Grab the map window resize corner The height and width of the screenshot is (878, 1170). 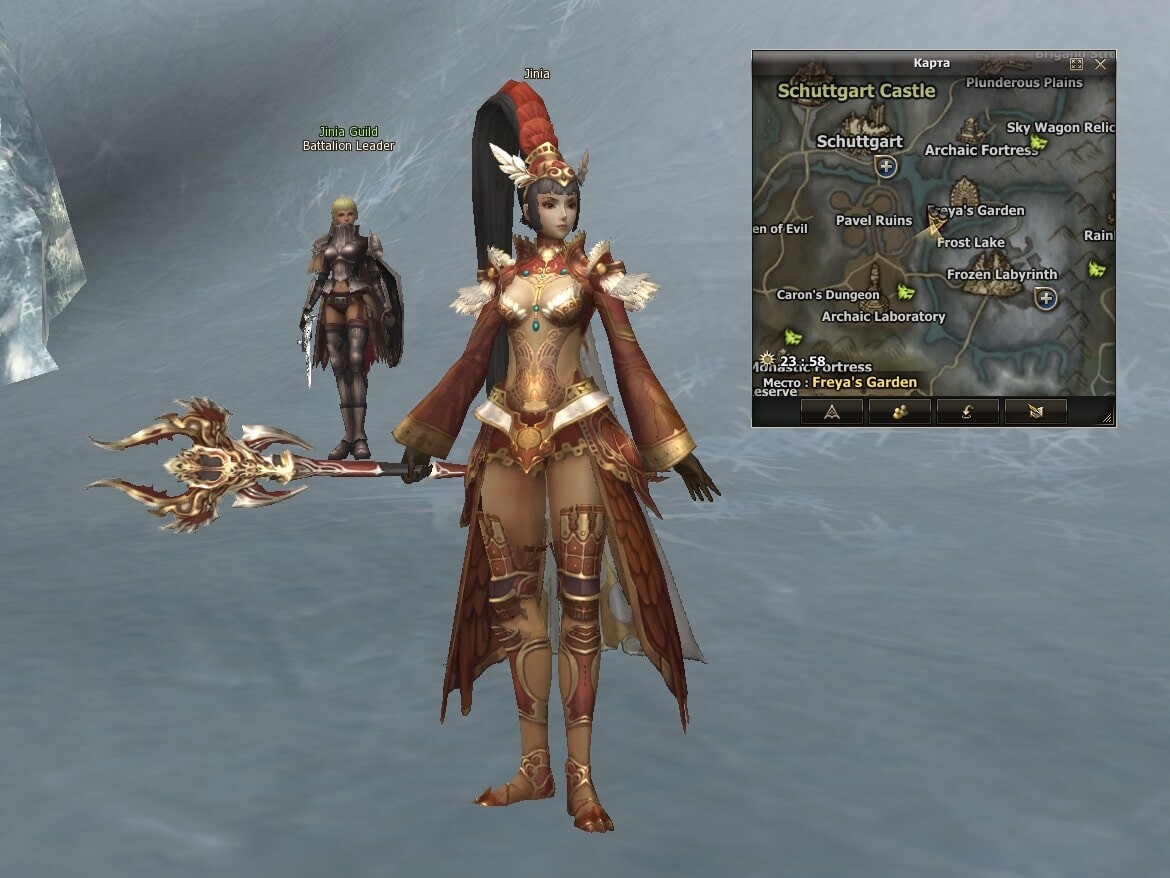point(1107,419)
